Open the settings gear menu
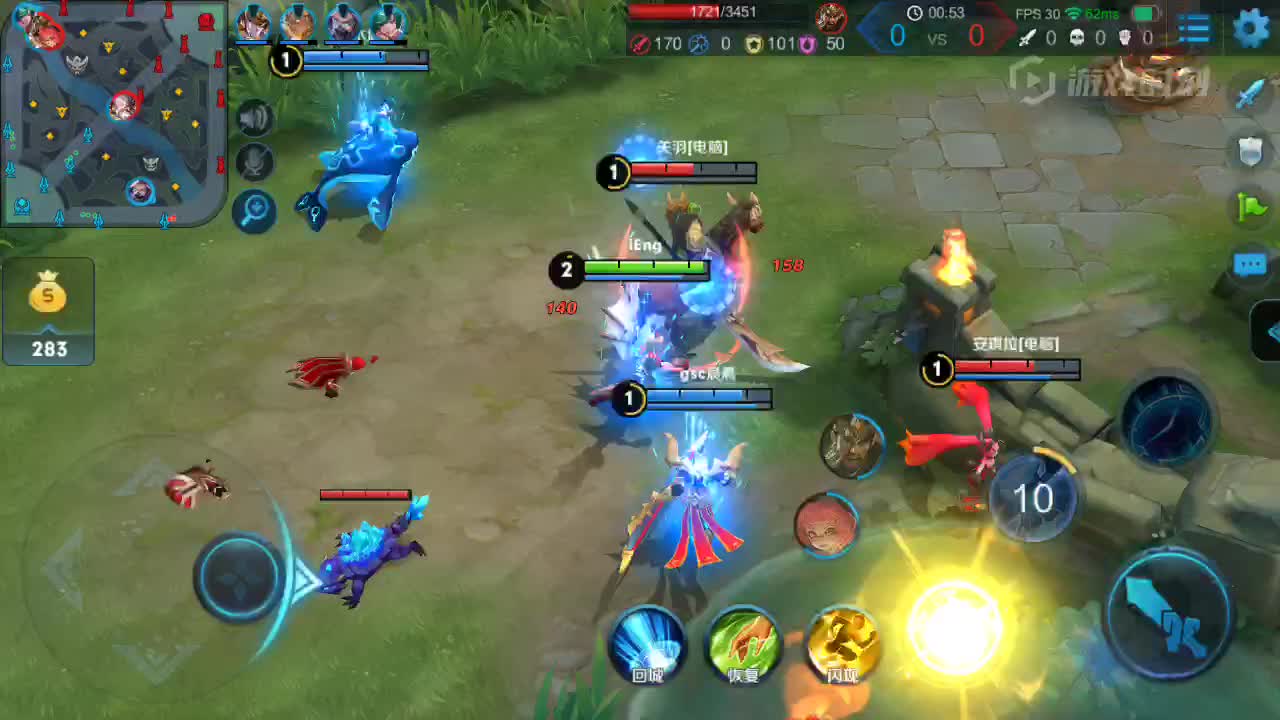1280x720 pixels. tap(1251, 27)
